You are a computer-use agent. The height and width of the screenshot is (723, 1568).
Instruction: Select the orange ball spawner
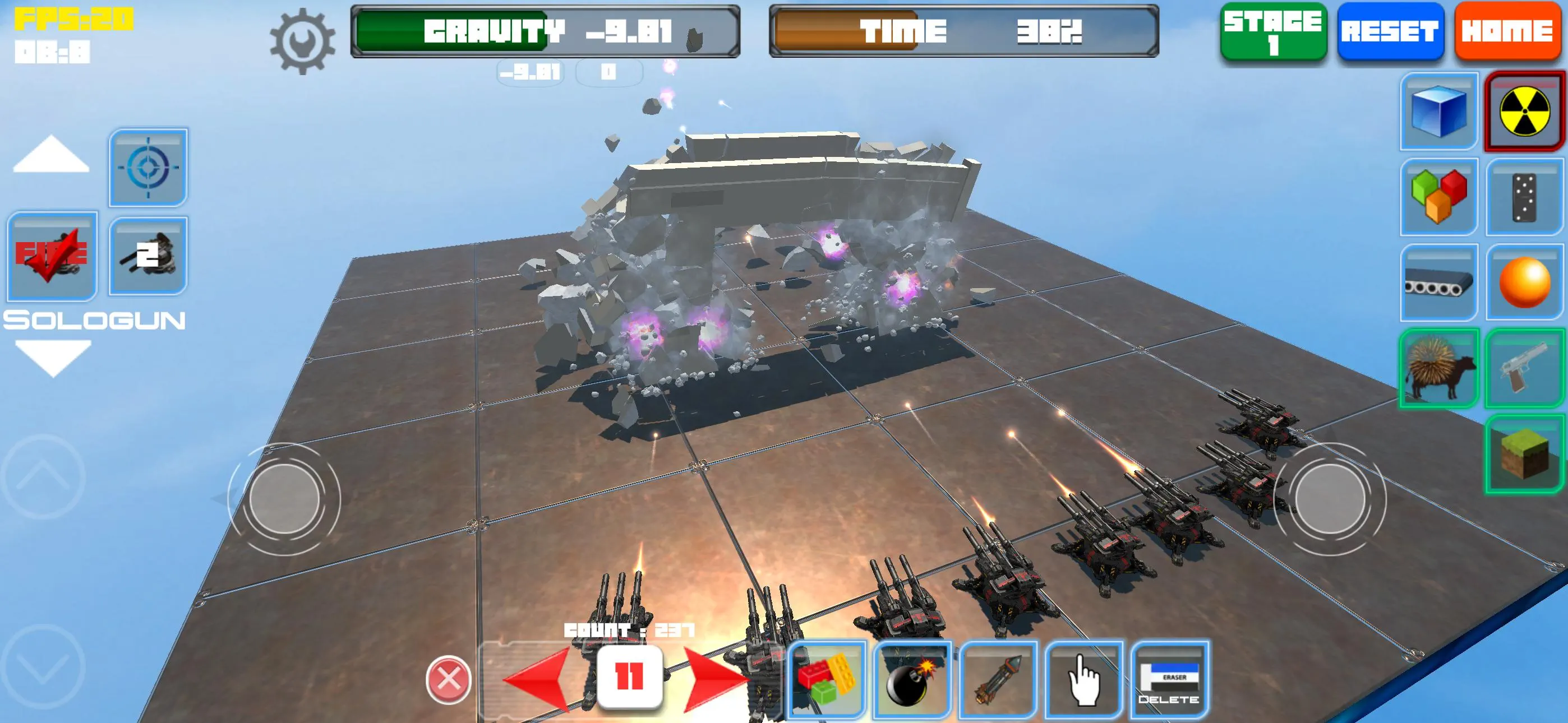coord(1525,281)
